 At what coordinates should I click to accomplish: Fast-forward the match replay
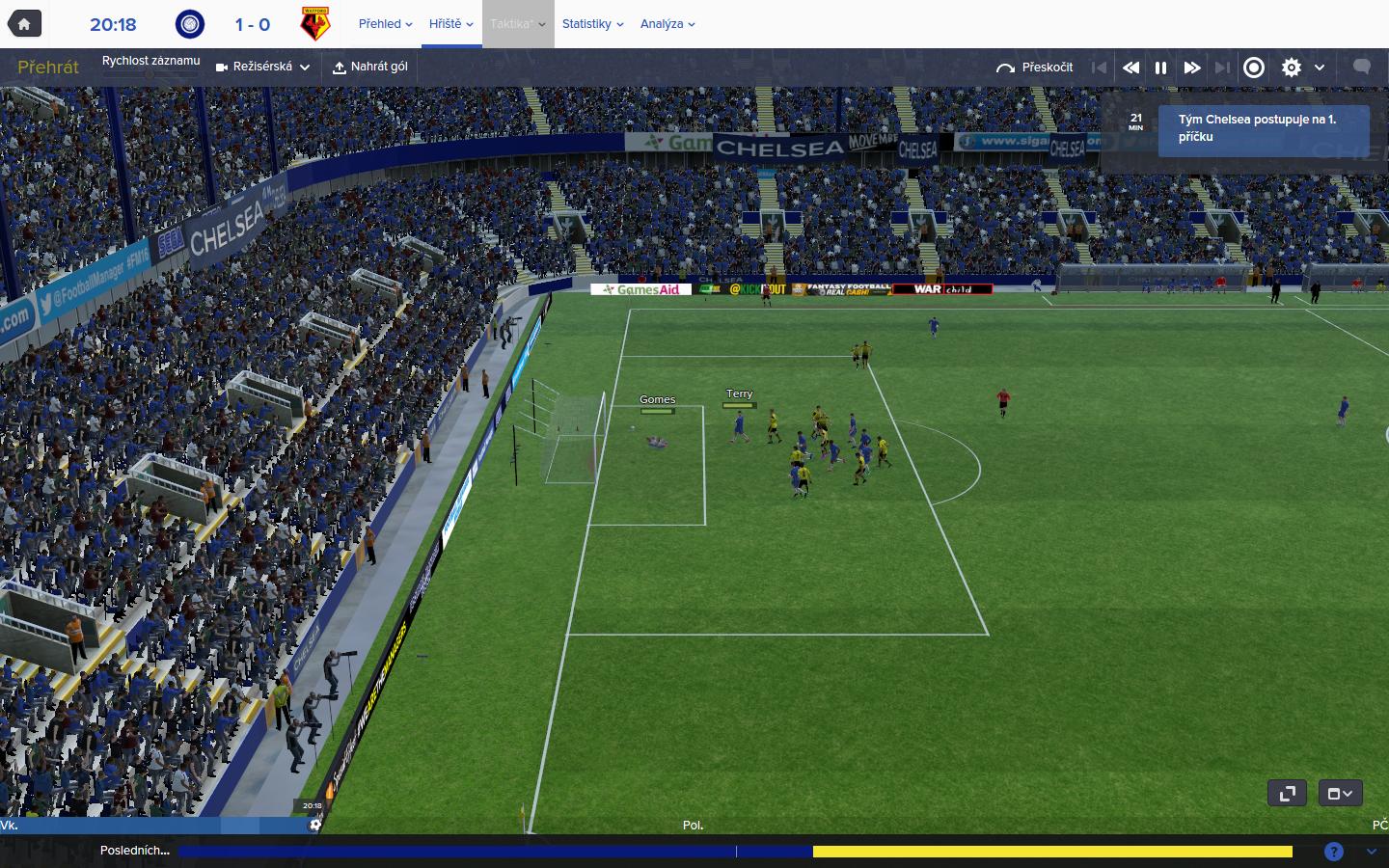[1192, 68]
